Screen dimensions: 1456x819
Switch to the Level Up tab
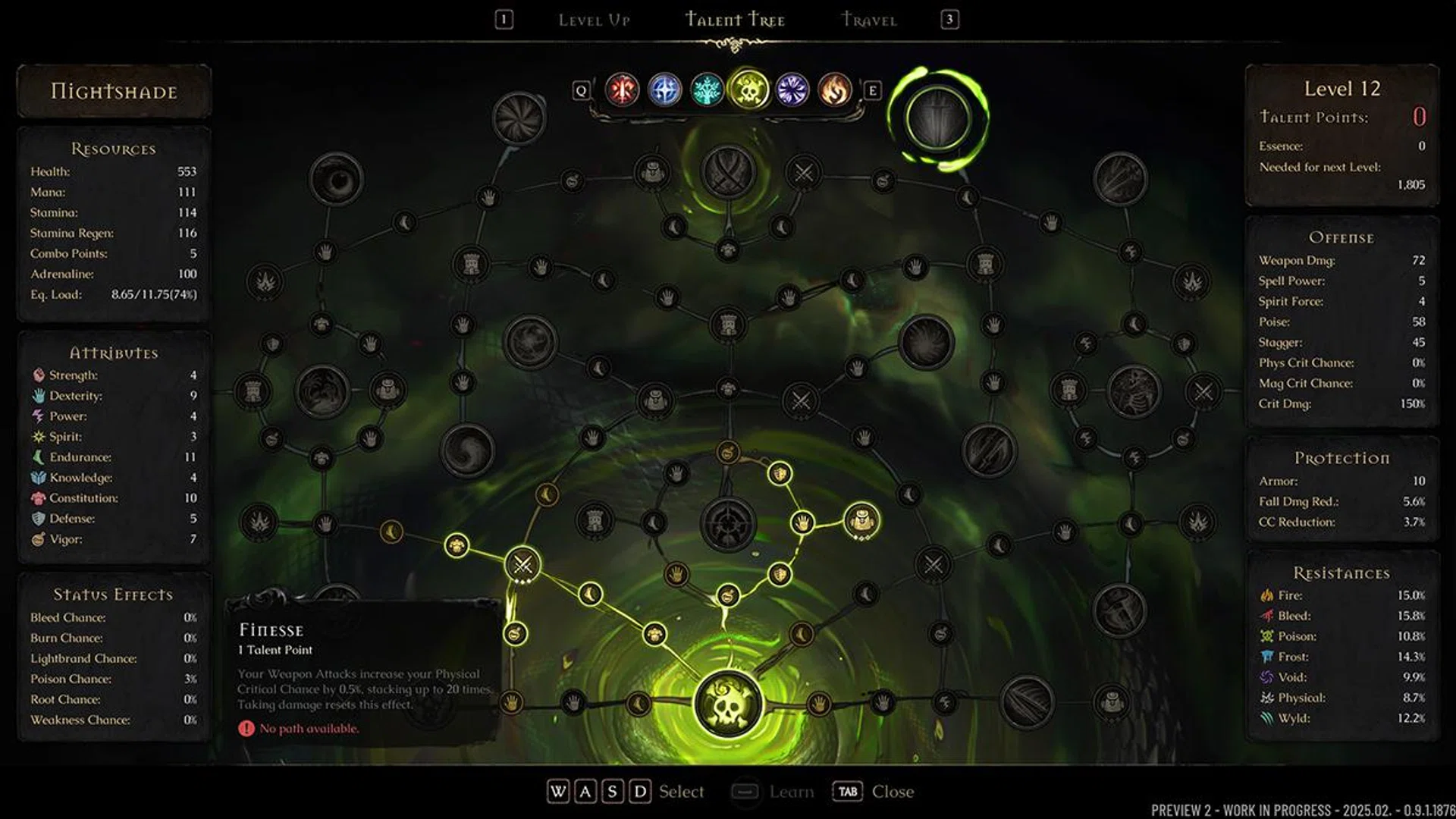(x=595, y=20)
